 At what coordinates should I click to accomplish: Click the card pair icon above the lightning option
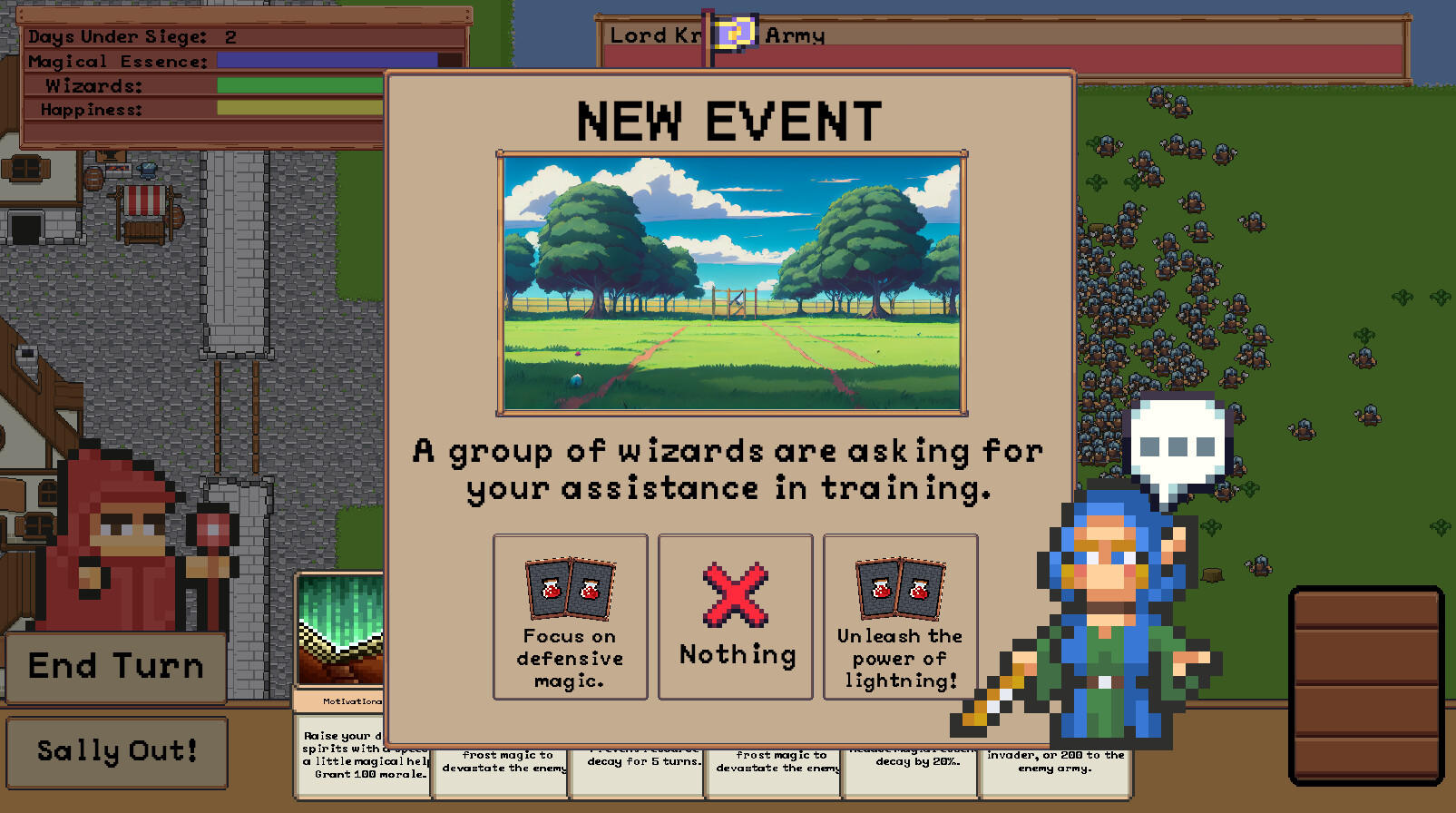(899, 588)
